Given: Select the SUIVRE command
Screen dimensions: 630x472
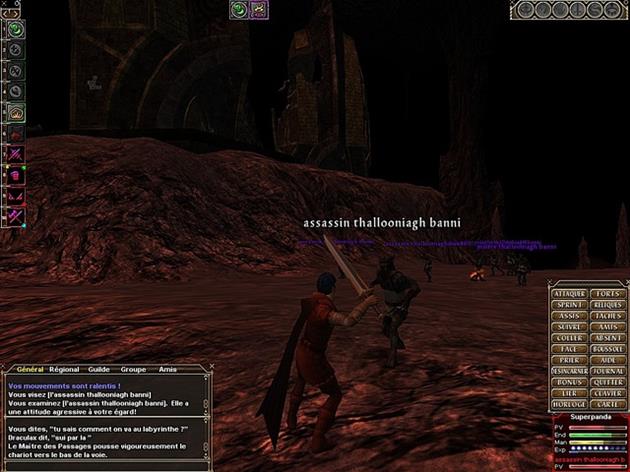Looking at the screenshot, I should tap(570, 326).
